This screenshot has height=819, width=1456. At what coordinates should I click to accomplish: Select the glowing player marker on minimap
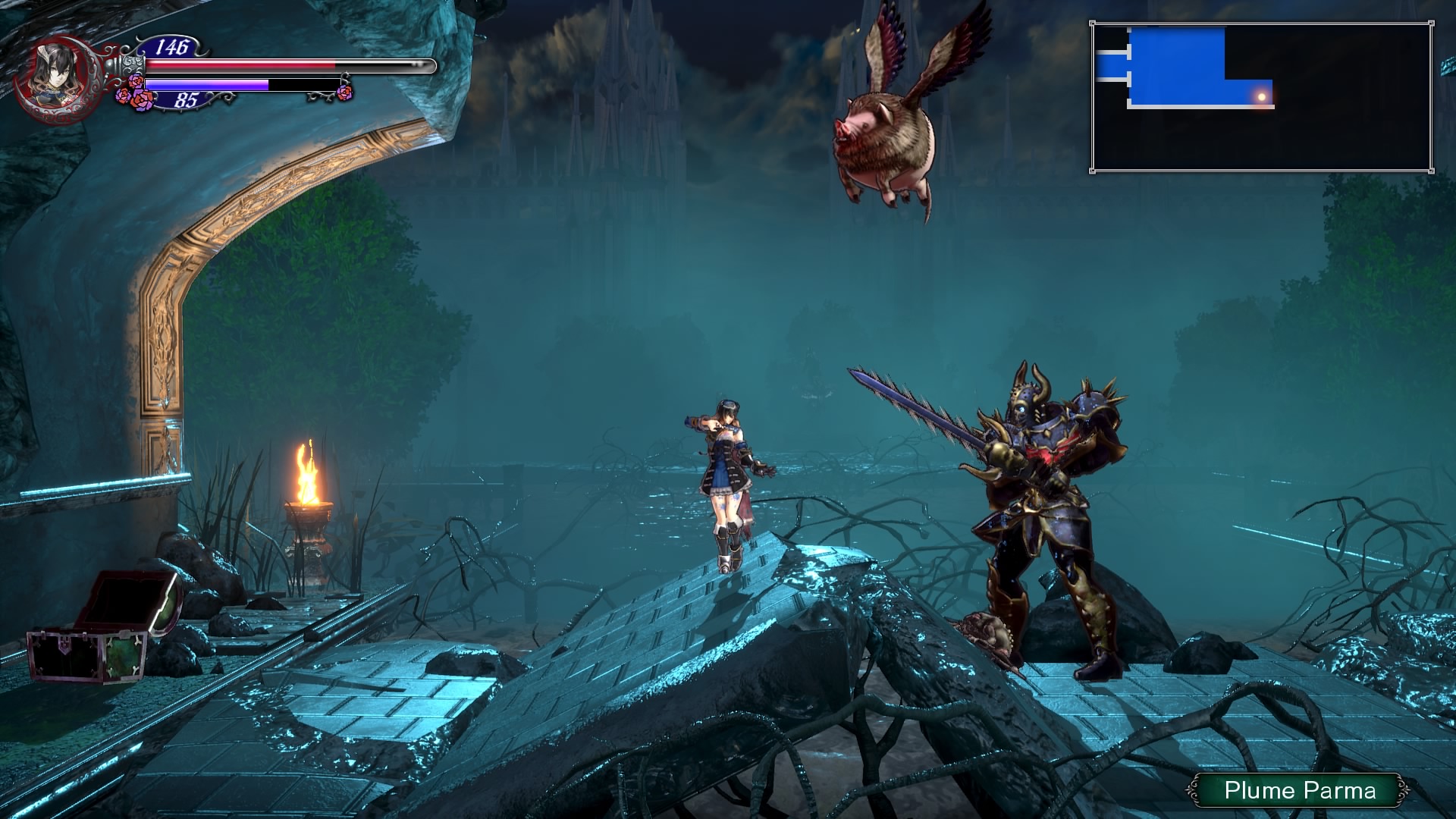click(x=1261, y=97)
